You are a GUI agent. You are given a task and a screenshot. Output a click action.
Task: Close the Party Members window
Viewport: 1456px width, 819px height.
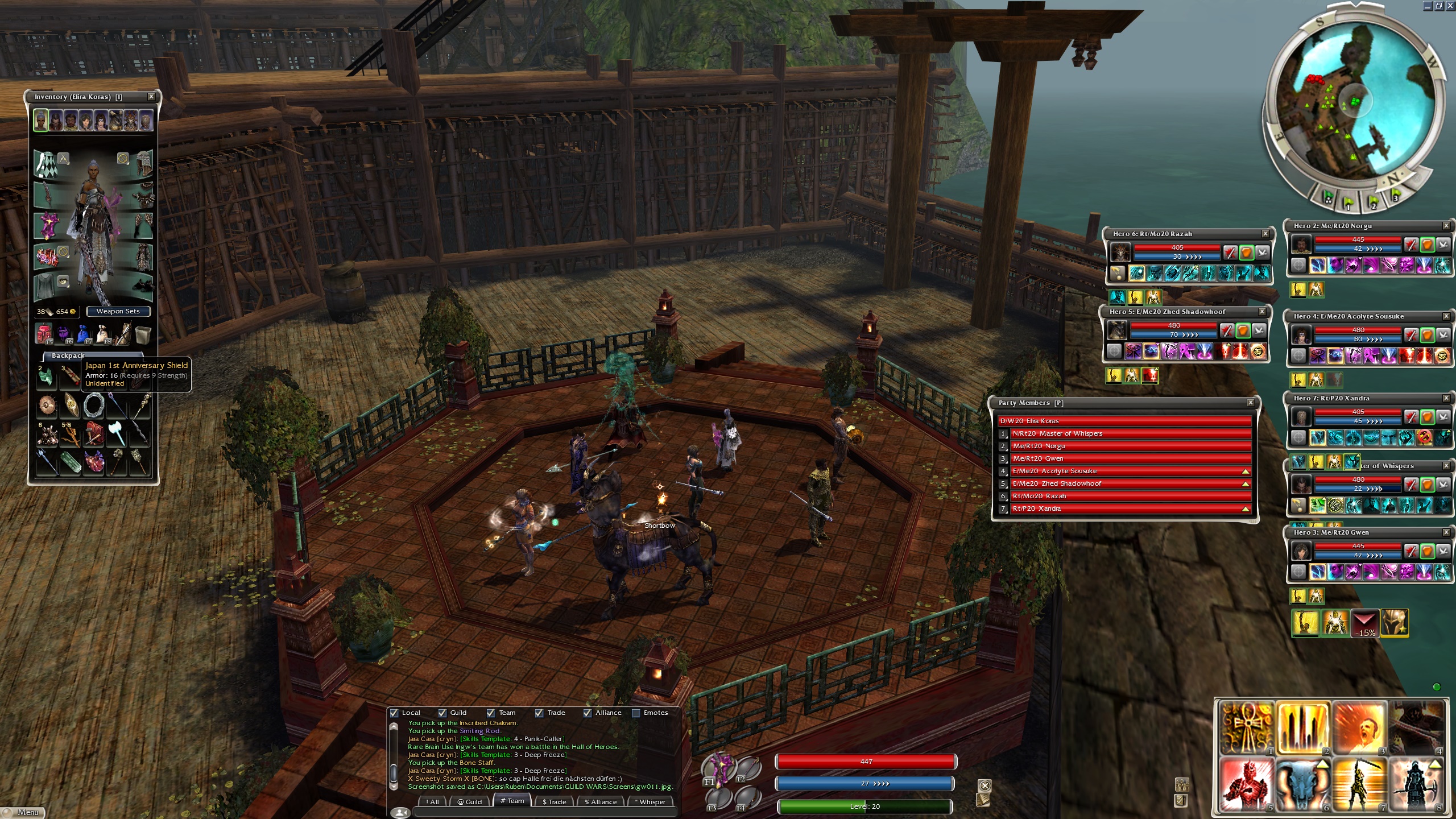point(1251,403)
